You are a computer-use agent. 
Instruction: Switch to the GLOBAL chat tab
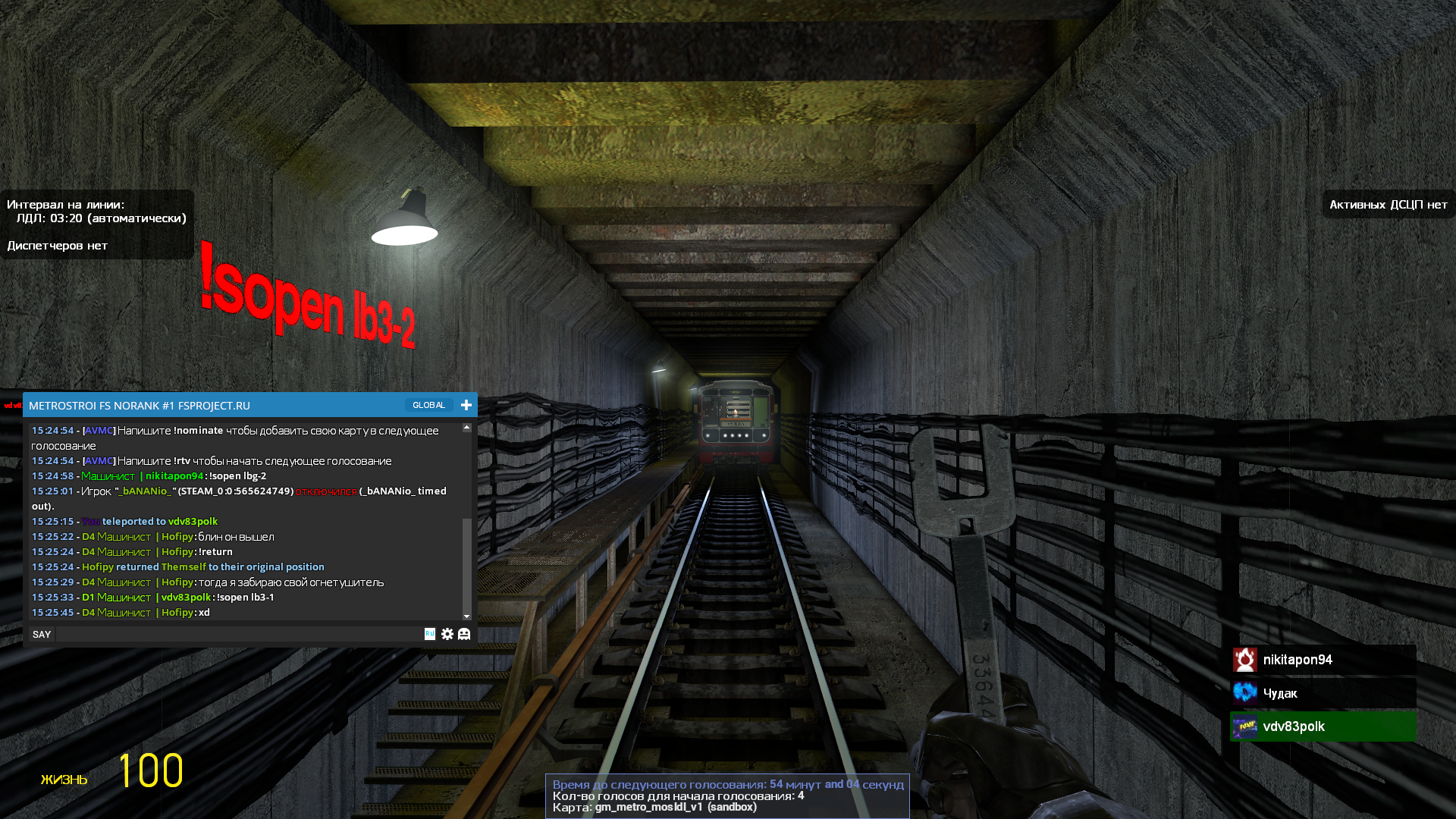pyautogui.click(x=428, y=405)
